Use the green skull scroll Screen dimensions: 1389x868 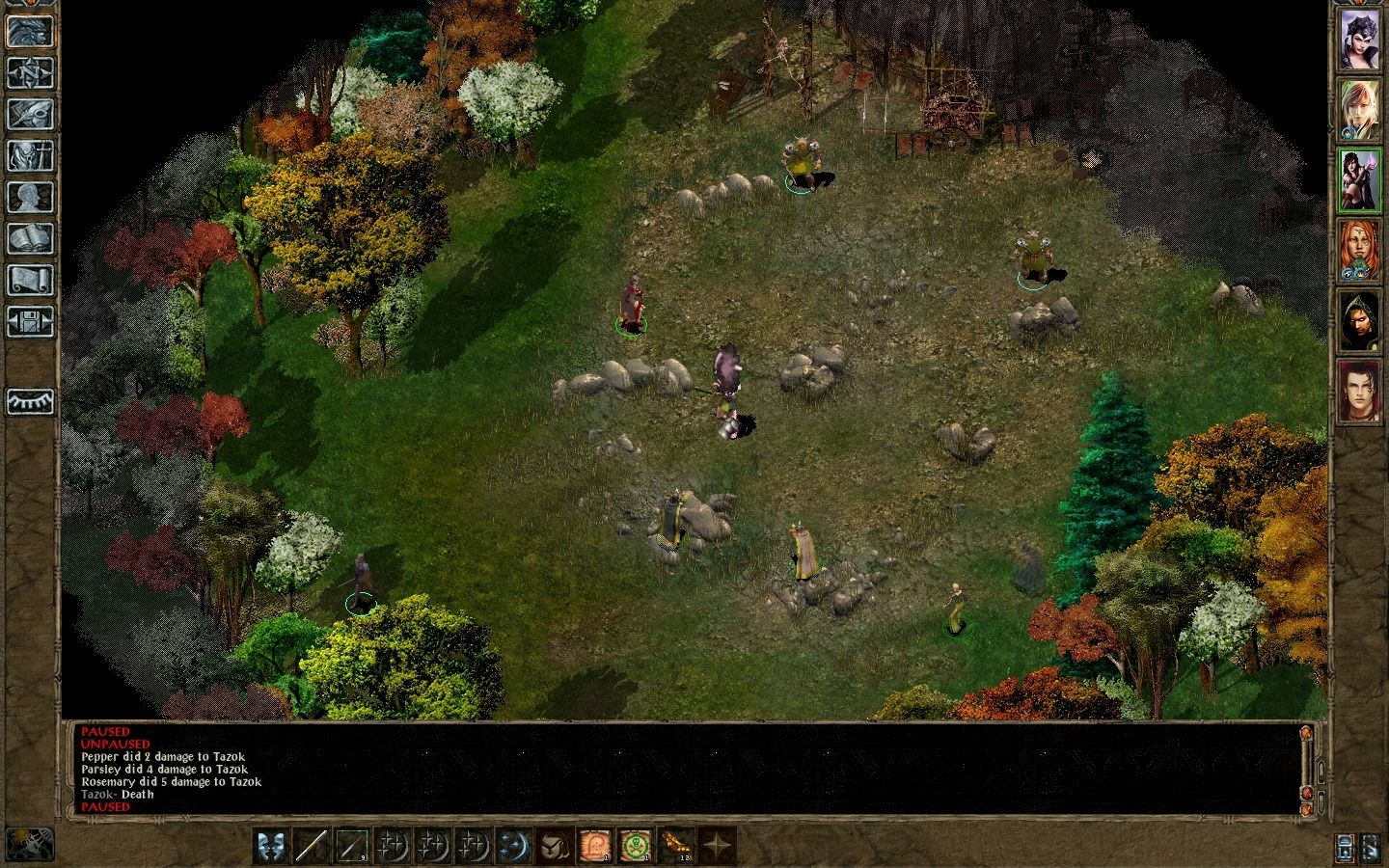635,846
